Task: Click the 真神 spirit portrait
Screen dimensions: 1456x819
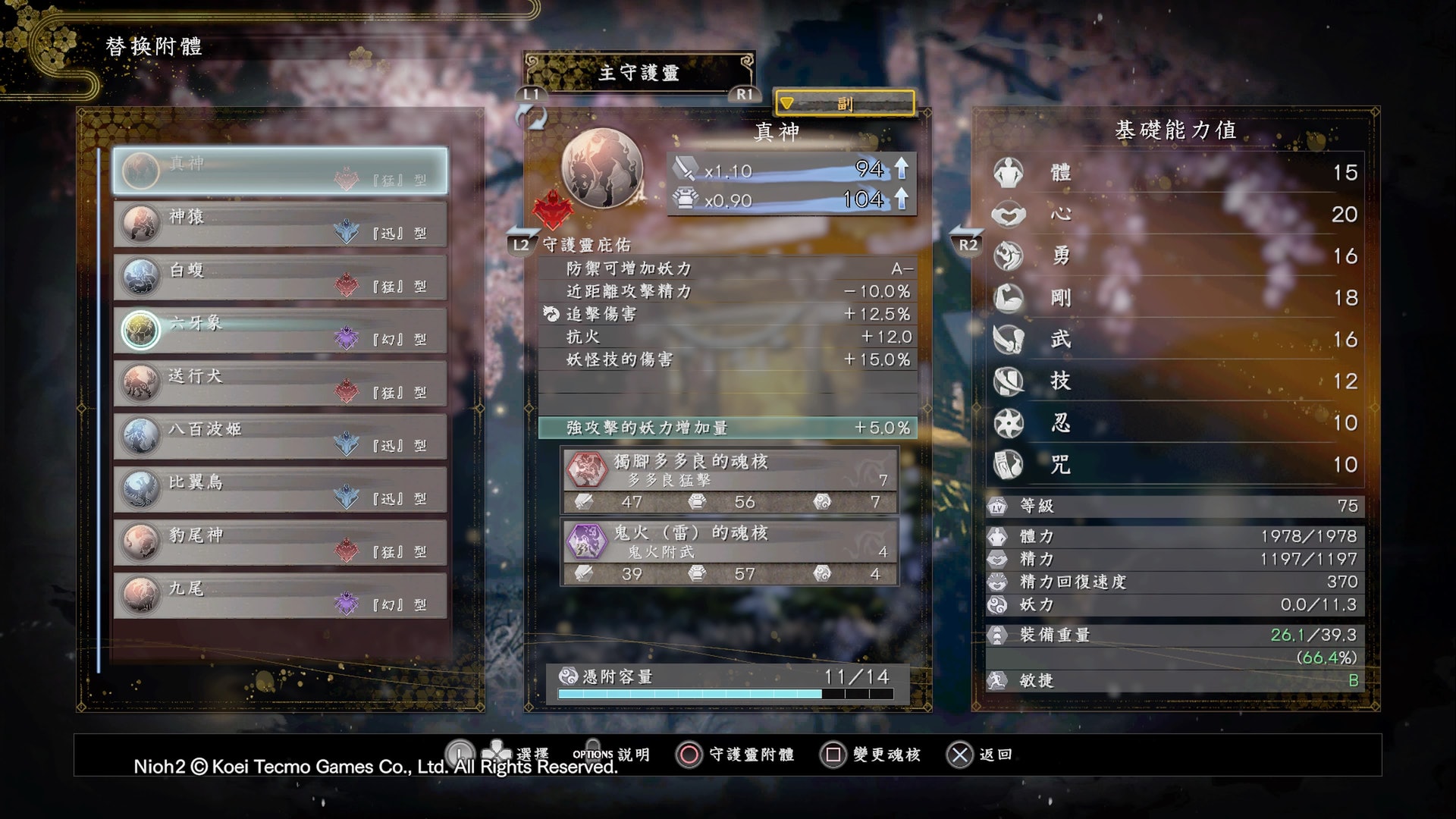Action: (x=602, y=168)
